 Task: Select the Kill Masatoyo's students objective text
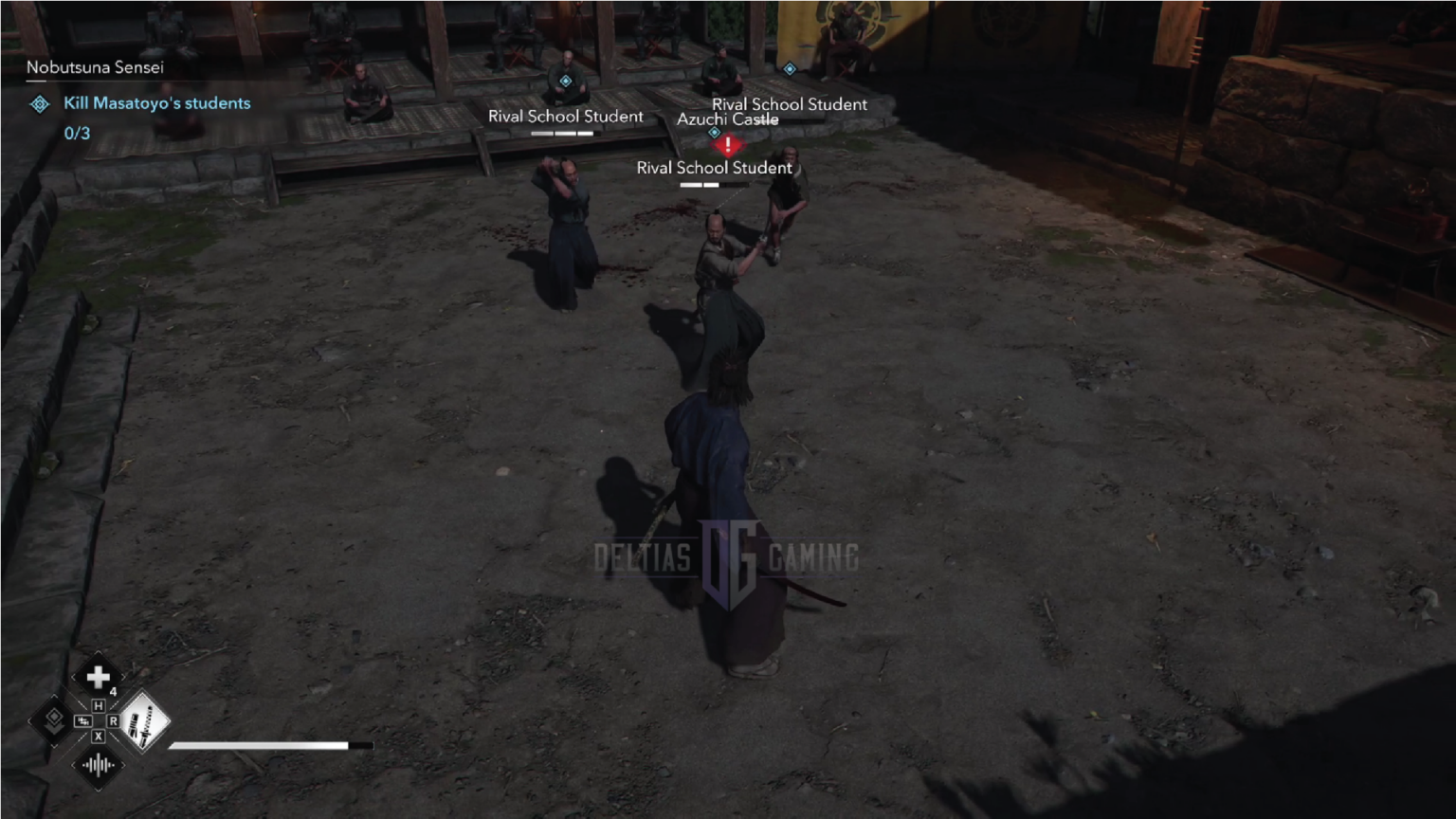pyautogui.click(x=156, y=102)
